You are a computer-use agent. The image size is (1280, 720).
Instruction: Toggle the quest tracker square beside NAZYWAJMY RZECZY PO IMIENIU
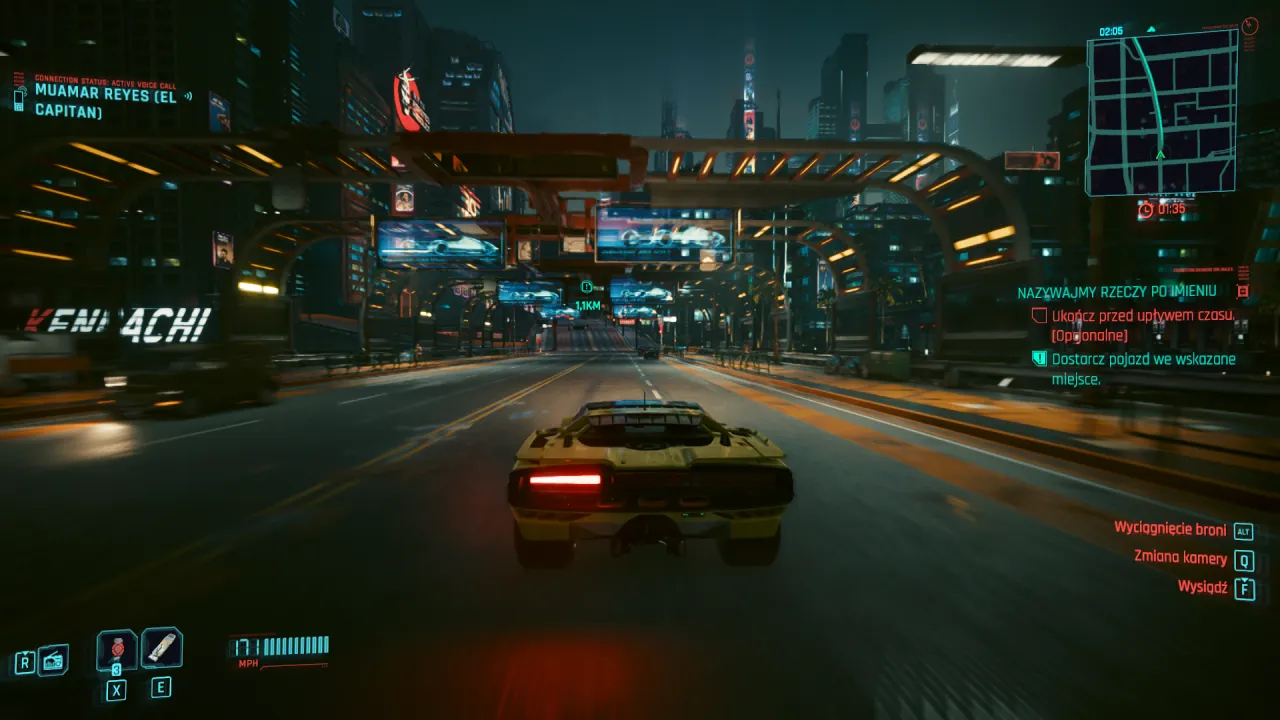(1243, 291)
